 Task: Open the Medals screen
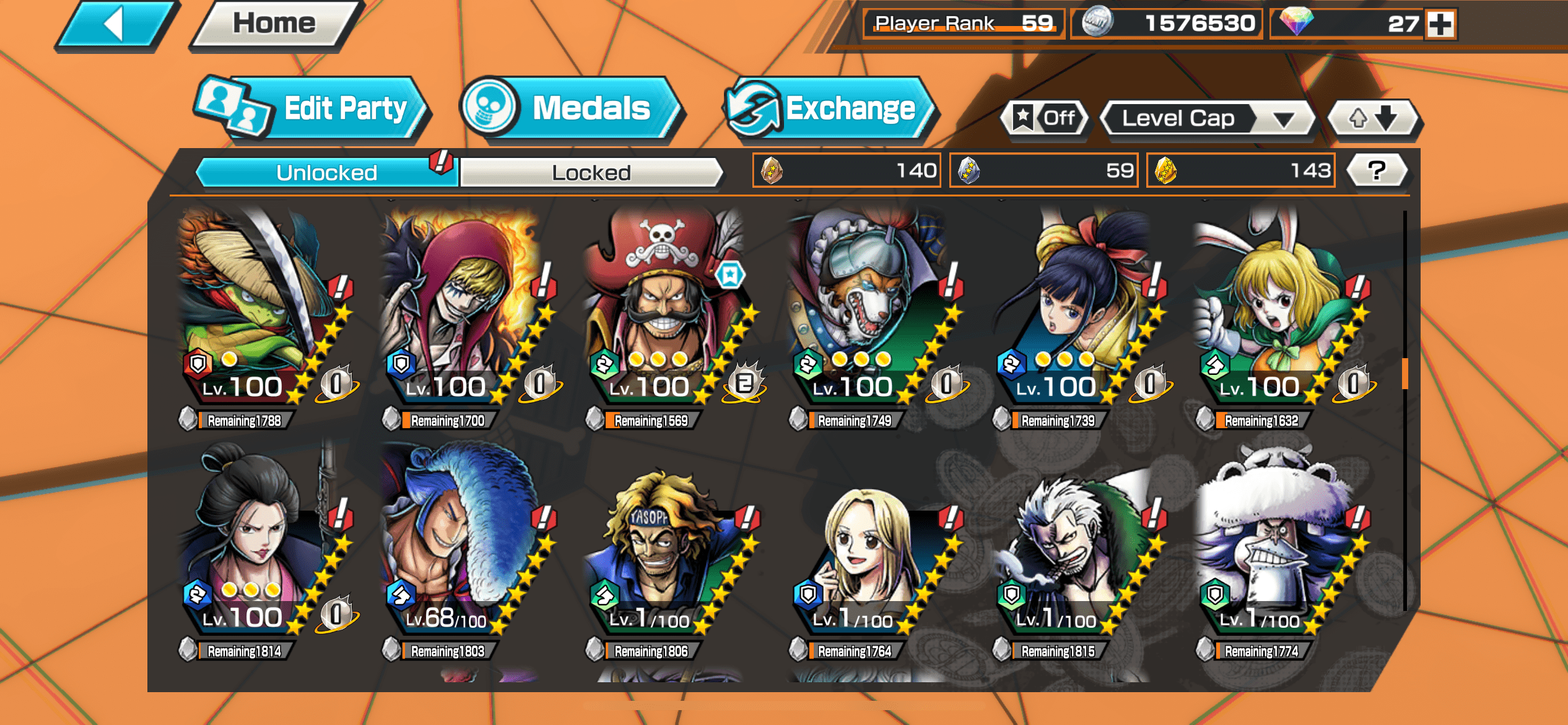coord(572,109)
